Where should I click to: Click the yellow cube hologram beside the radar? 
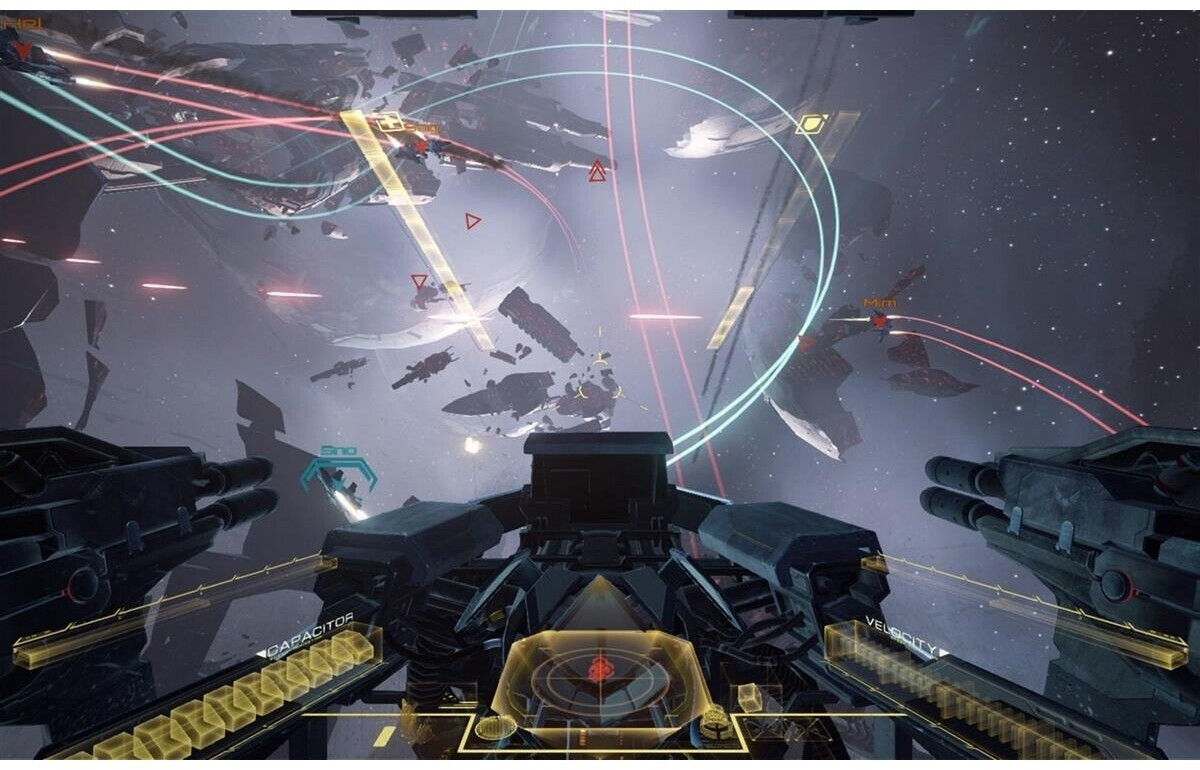click(x=749, y=696)
